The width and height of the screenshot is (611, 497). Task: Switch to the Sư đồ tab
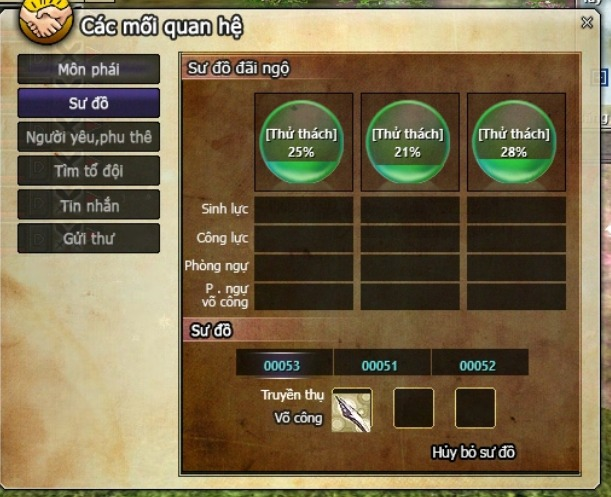89,103
